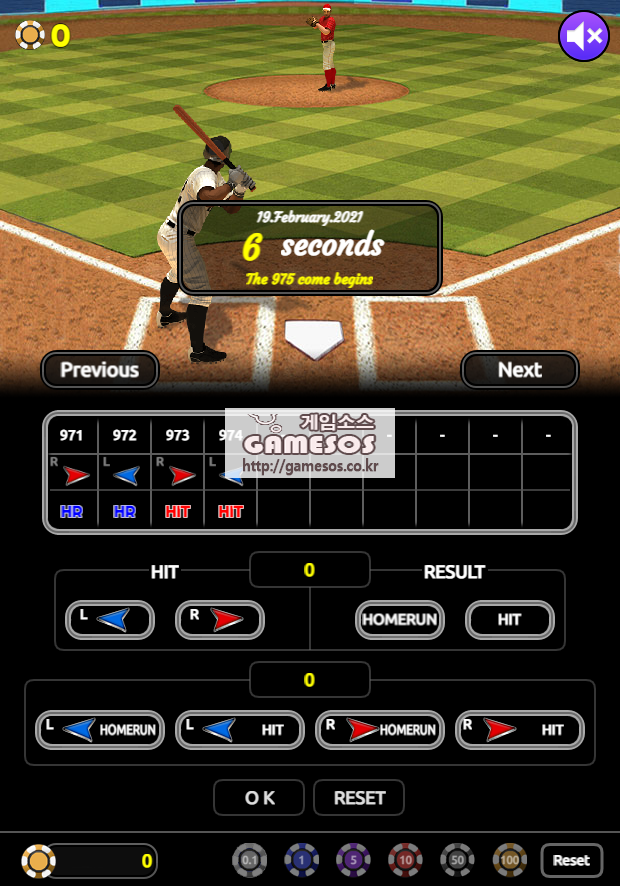Pick the 0.1 chip
Image resolution: width=620 pixels, height=886 pixels.
tap(250, 860)
